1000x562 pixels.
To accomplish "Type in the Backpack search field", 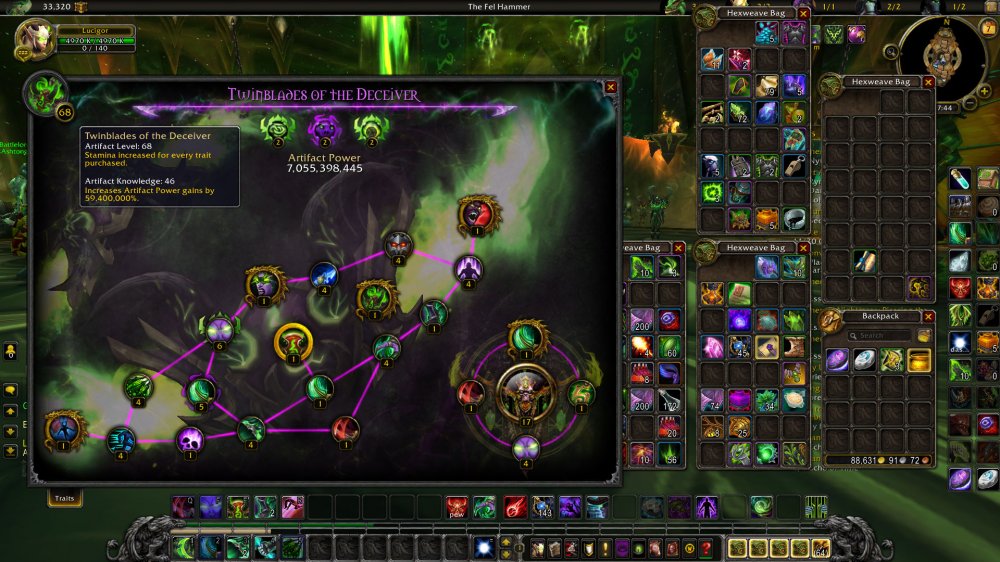I will tap(880, 336).
